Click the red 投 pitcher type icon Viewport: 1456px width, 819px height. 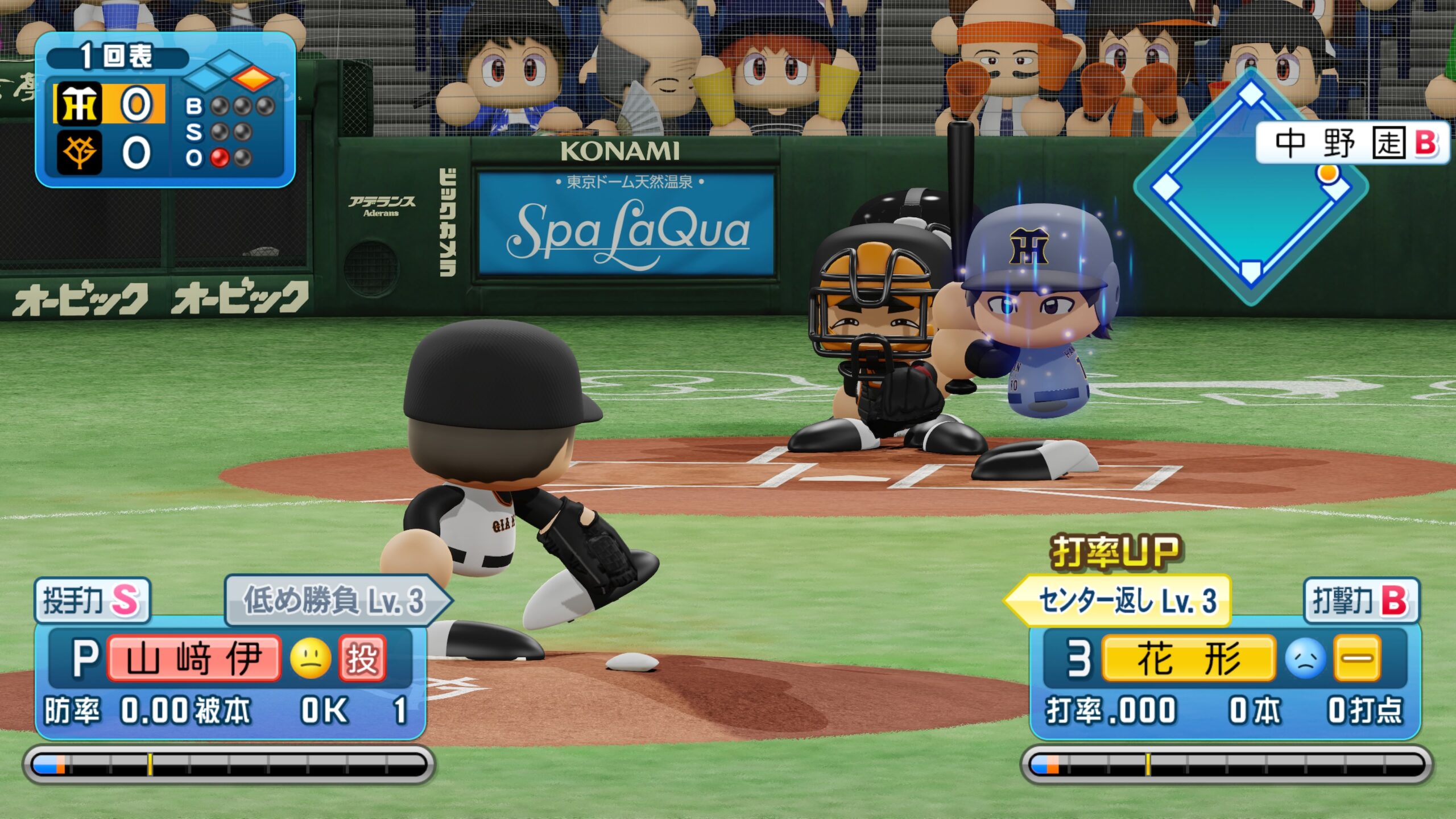pyautogui.click(x=362, y=659)
